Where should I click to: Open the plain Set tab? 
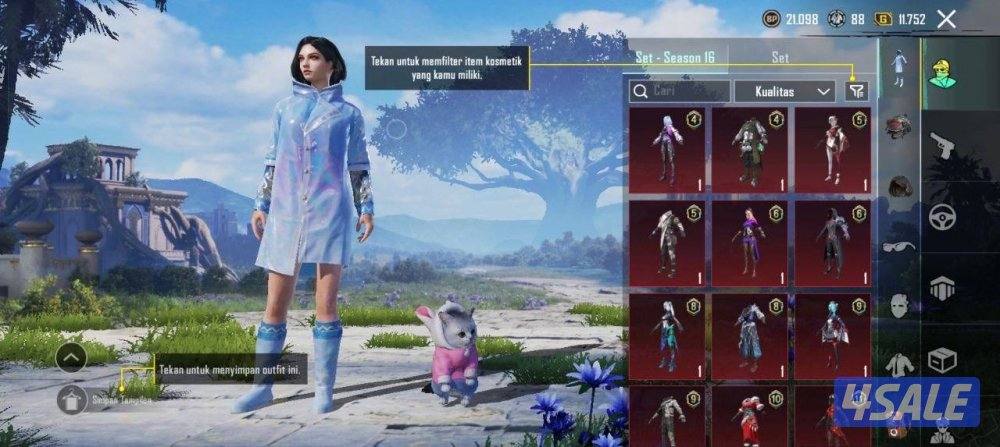click(781, 58)
